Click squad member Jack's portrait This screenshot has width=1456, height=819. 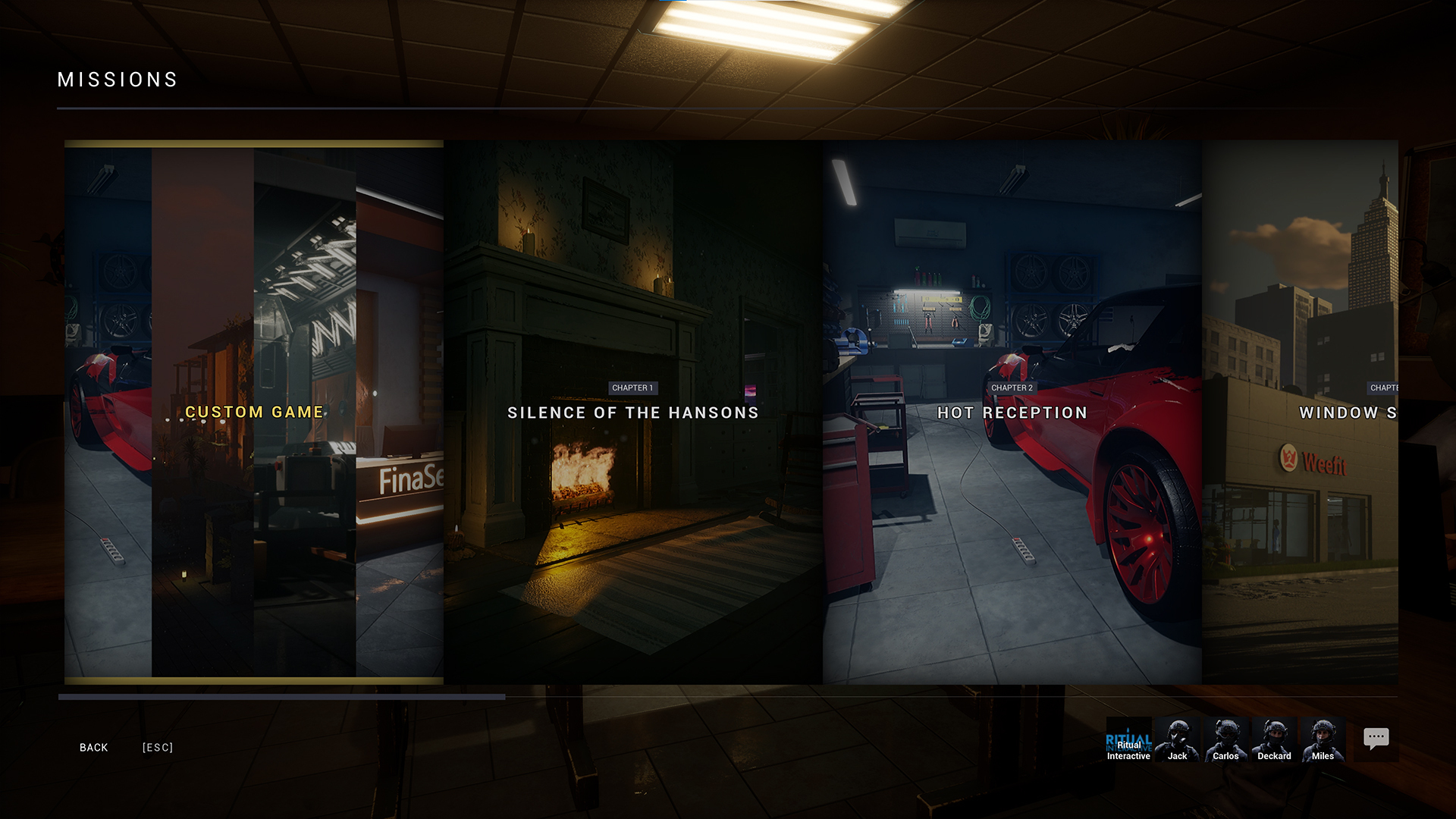point(1178,739)
